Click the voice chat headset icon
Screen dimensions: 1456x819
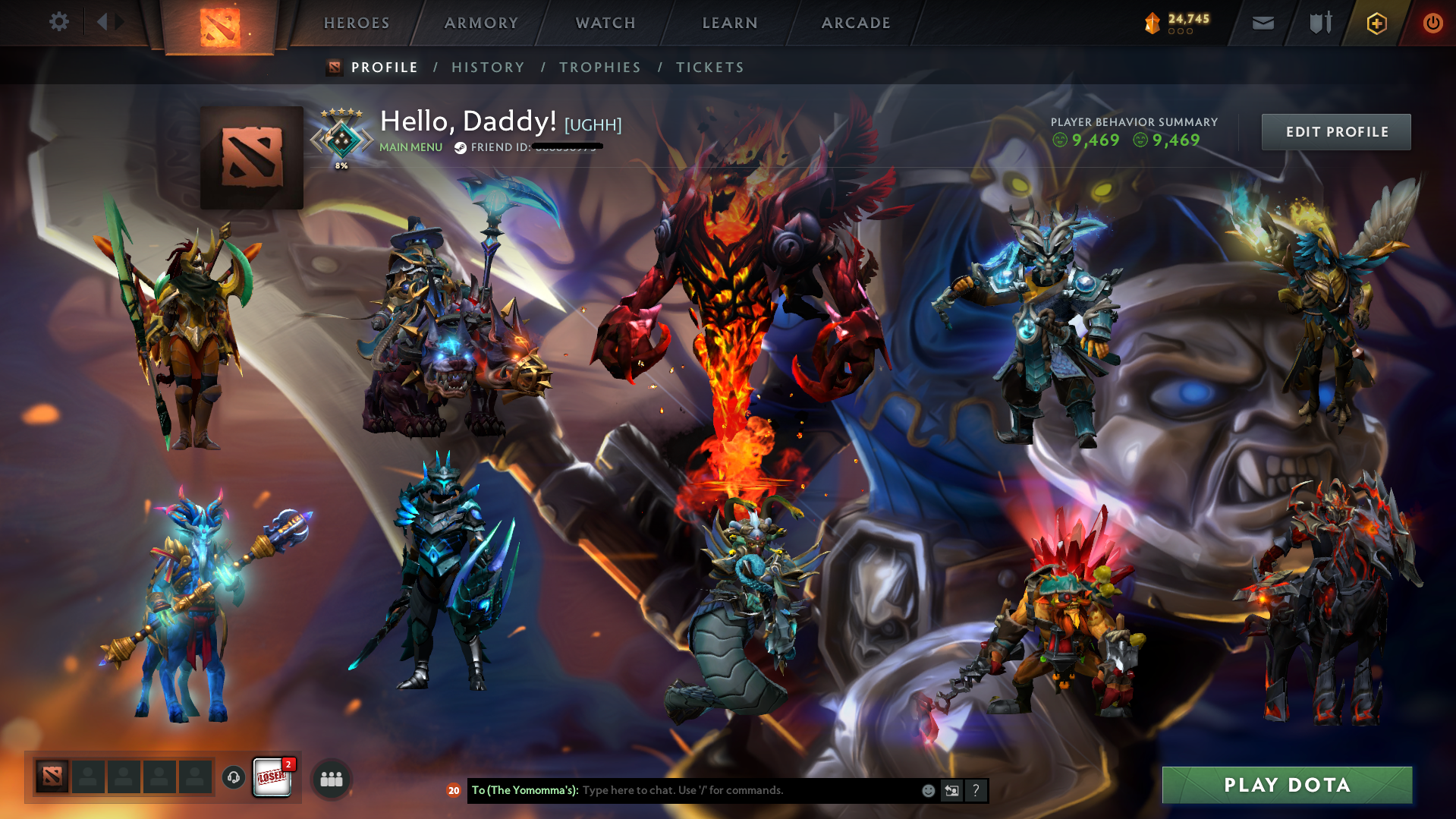click(x=233, y=776)
